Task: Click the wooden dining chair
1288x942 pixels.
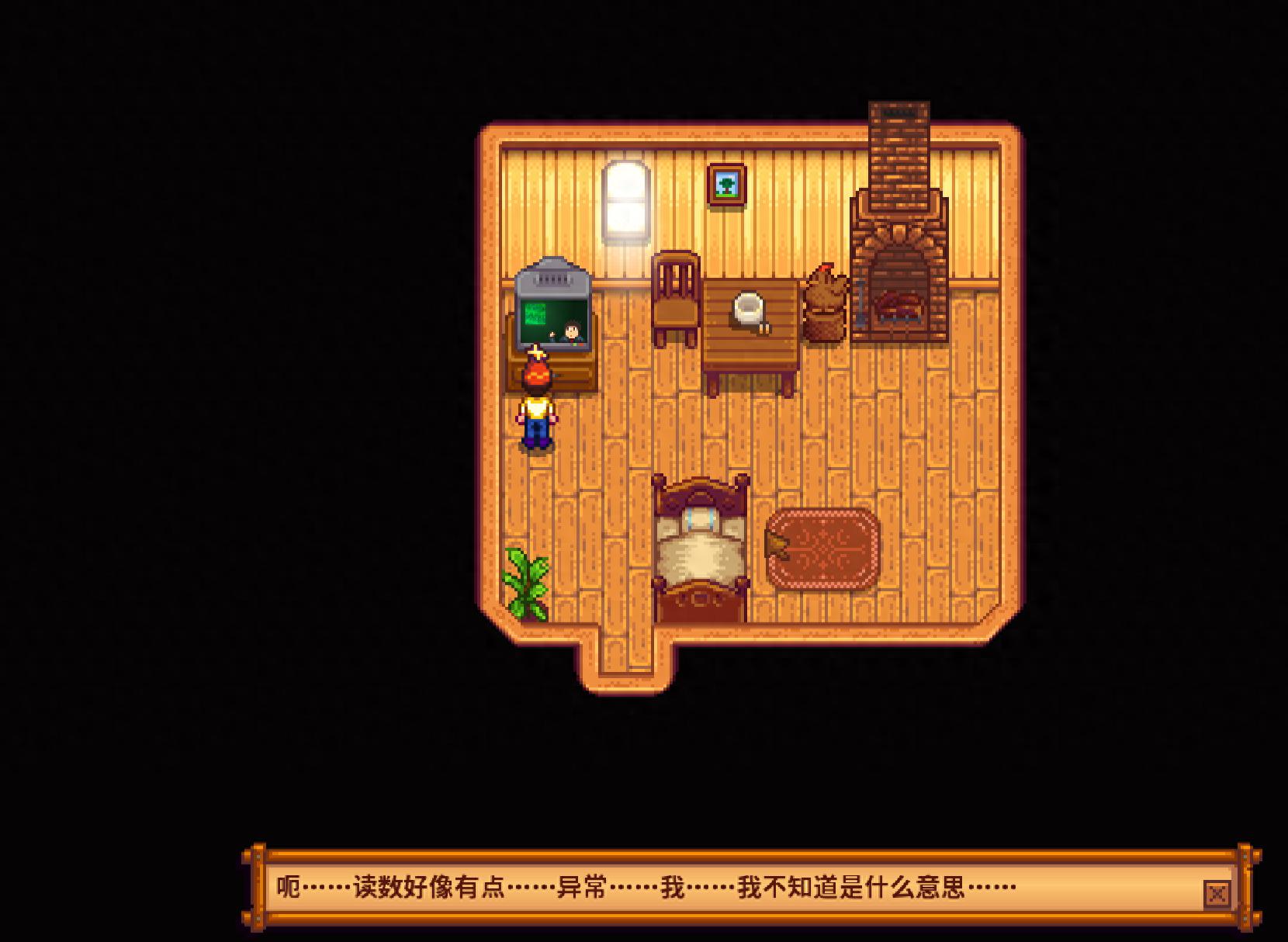Action: coord(675,299)
